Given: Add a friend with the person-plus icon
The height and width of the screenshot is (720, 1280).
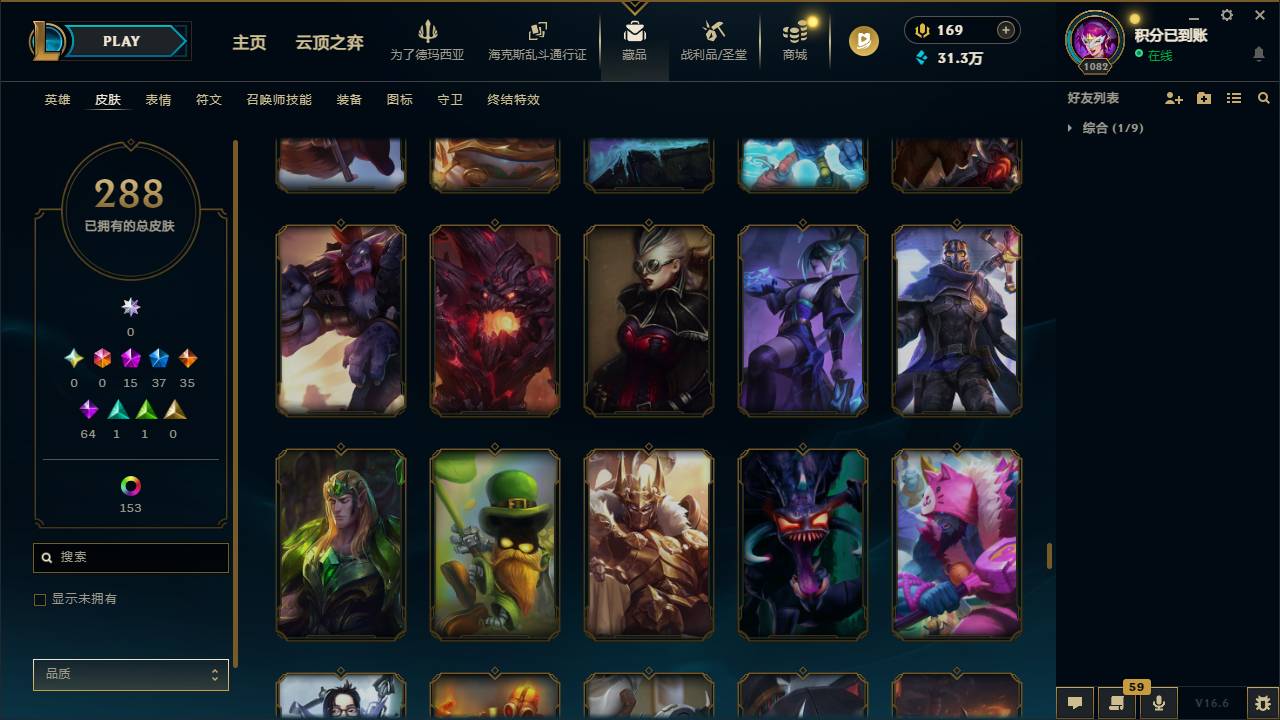Looking at the screenshot, I should 1172,97.
